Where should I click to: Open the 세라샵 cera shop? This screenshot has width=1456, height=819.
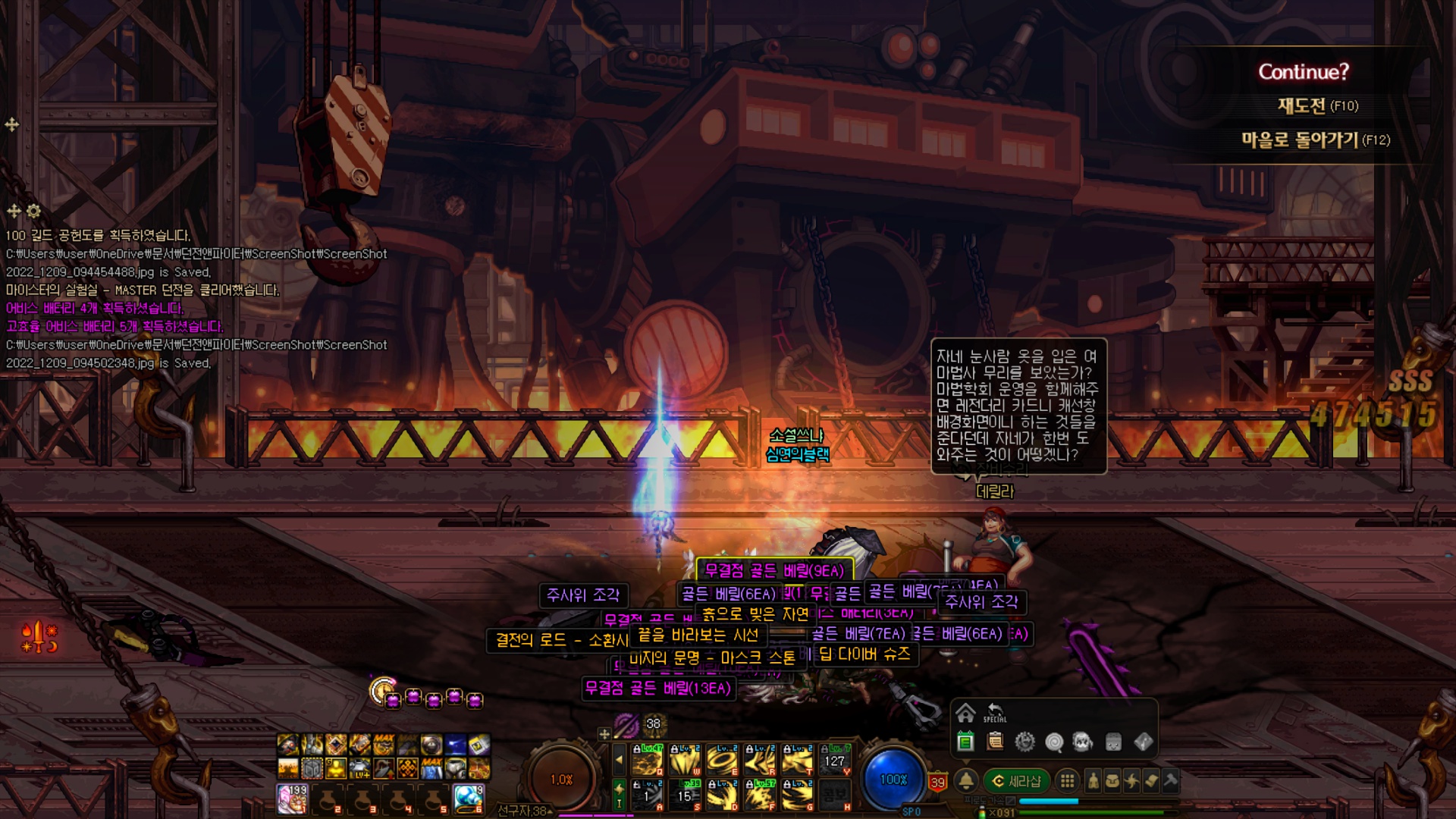click(x=1017, y=781)
